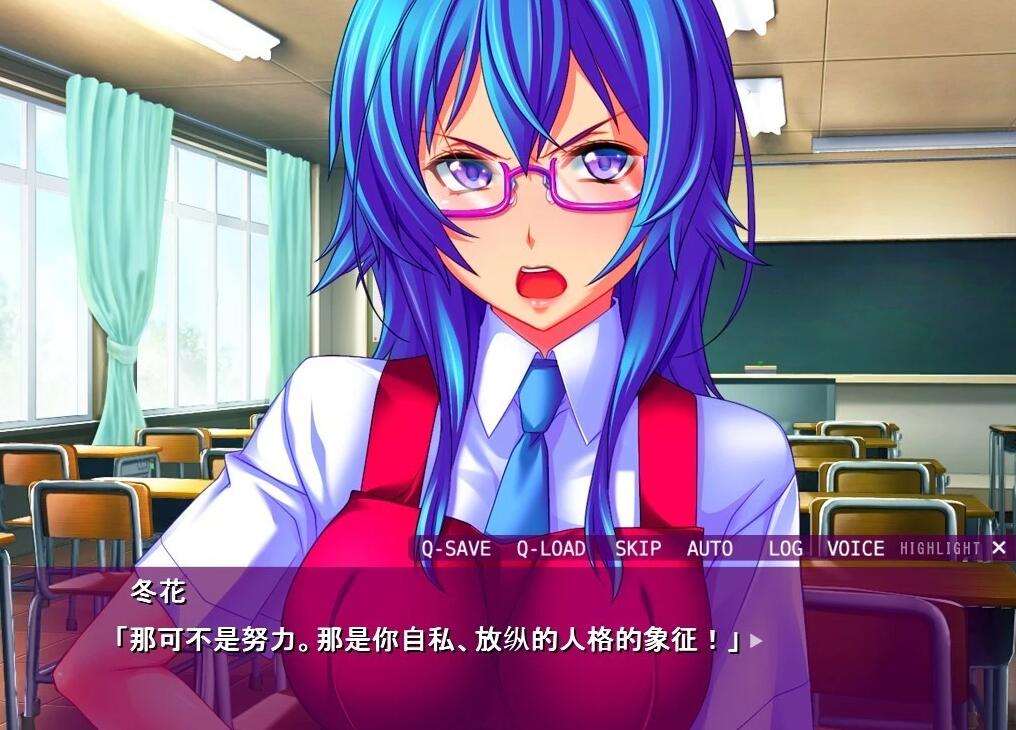Open the dialogue LOG
The image size is (1016, 730).
(786, 548)
